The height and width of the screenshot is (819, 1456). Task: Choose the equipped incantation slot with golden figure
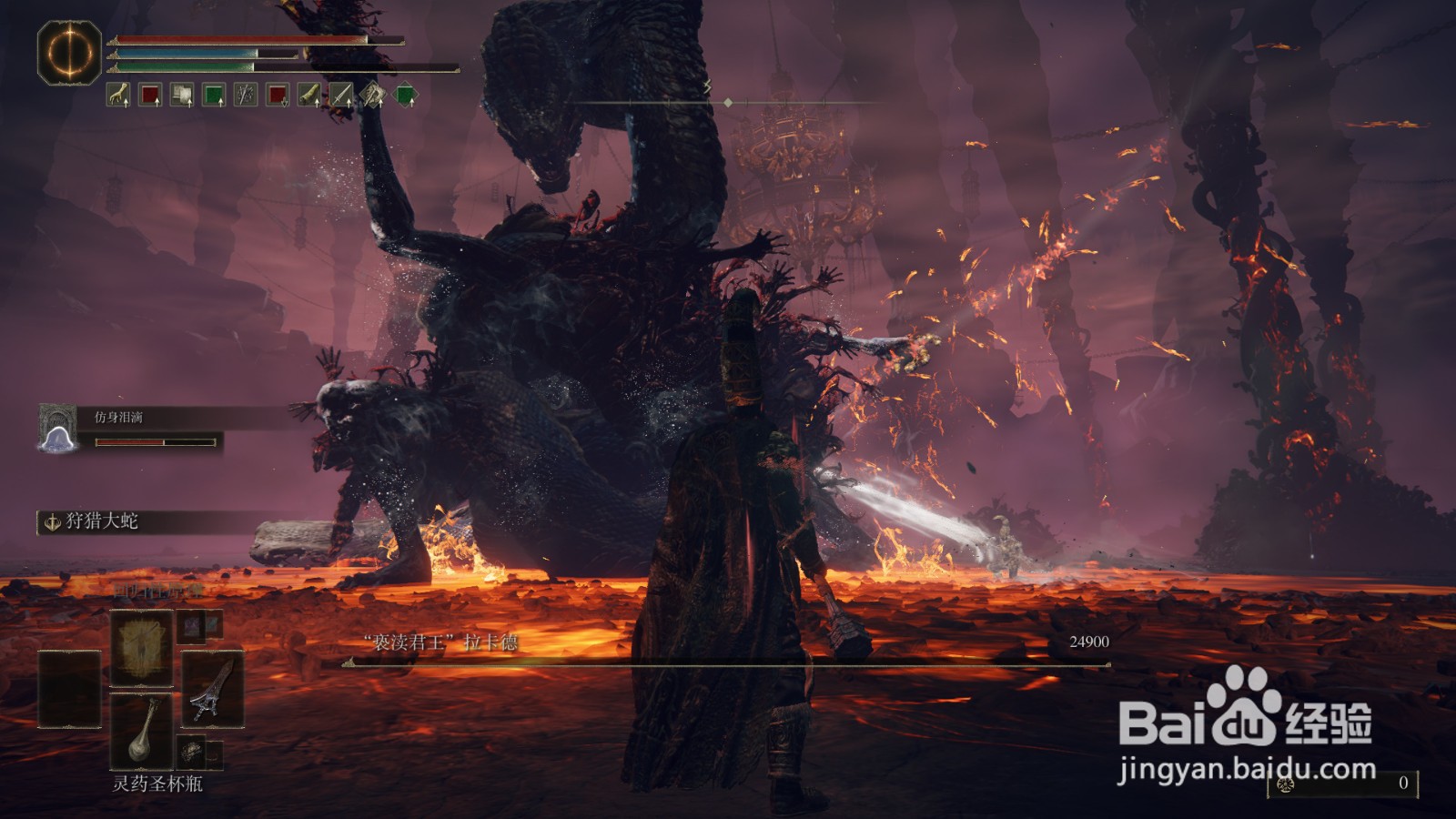coord(141,648)
